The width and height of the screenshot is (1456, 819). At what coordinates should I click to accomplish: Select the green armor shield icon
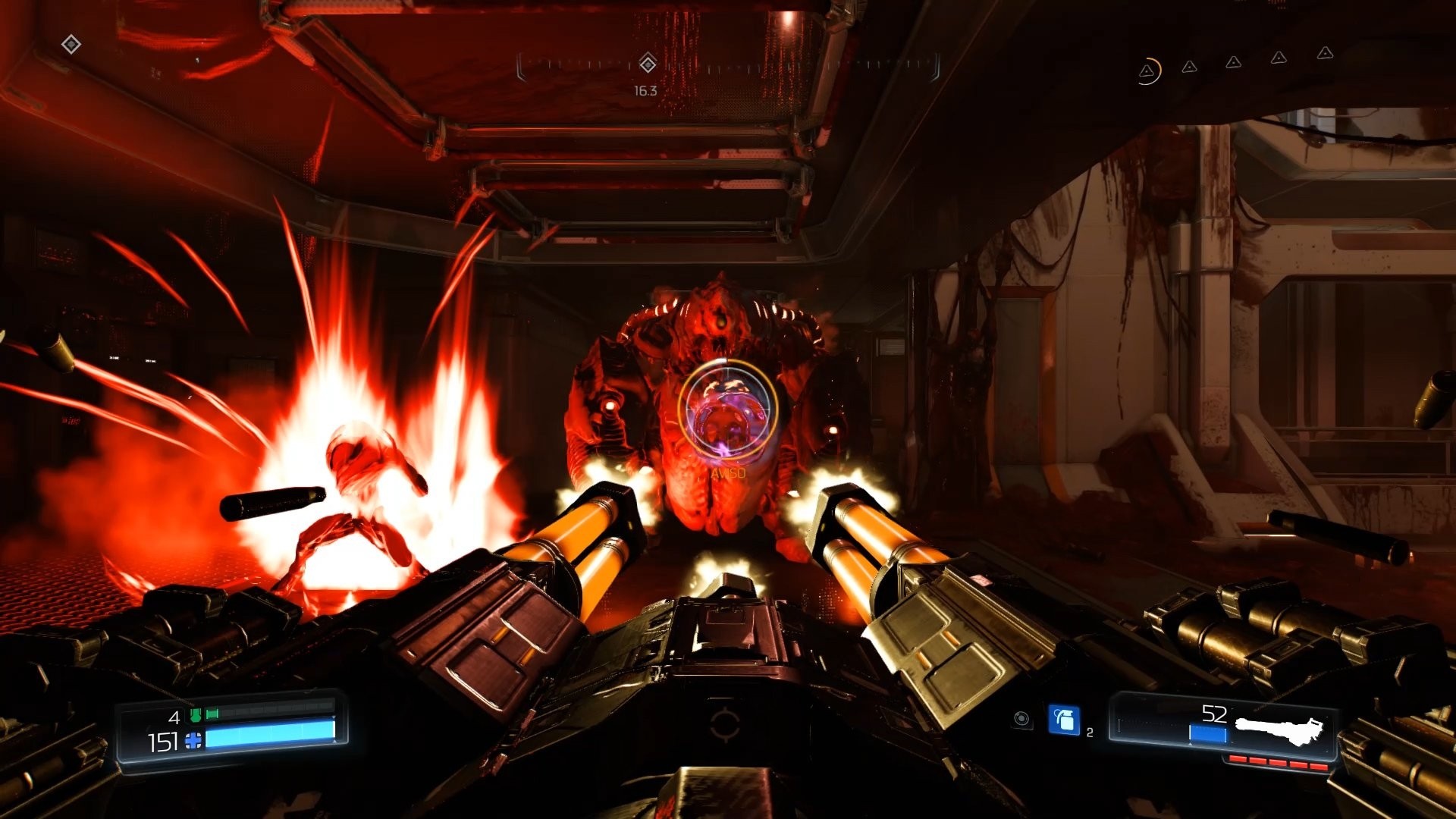tap(195, 715)
